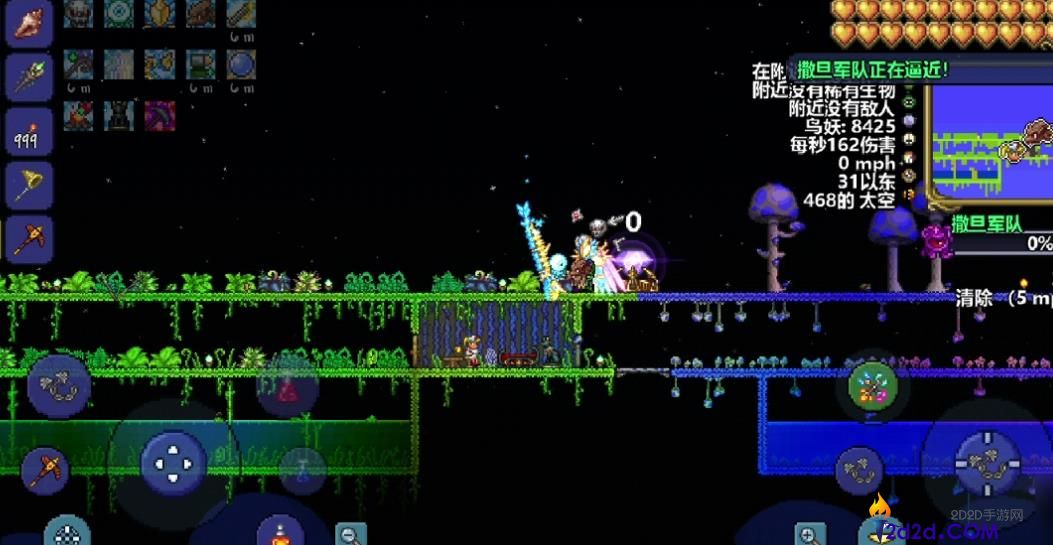Use the round pickaxe quick-tool button
Screen dimensions: 1053x545
pyautogui.click(x=46, y=467)
